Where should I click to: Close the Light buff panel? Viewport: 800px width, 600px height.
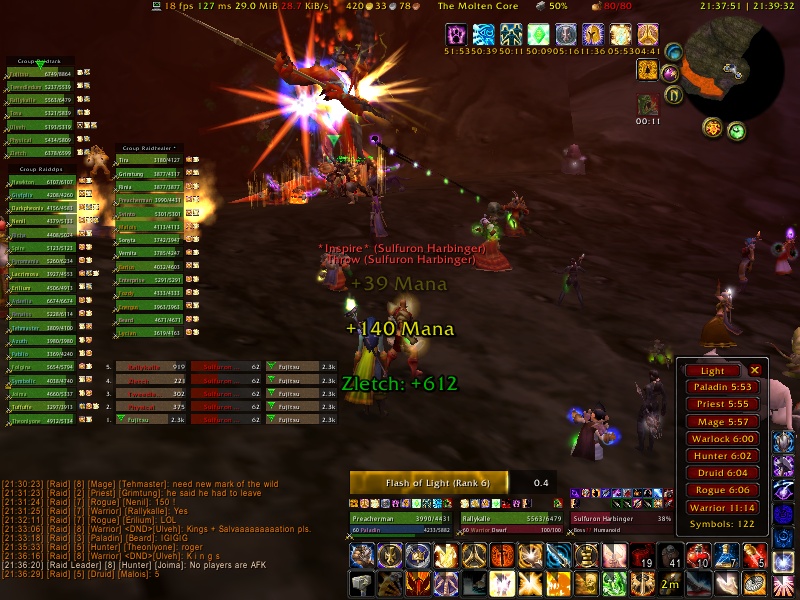point(755,370)
